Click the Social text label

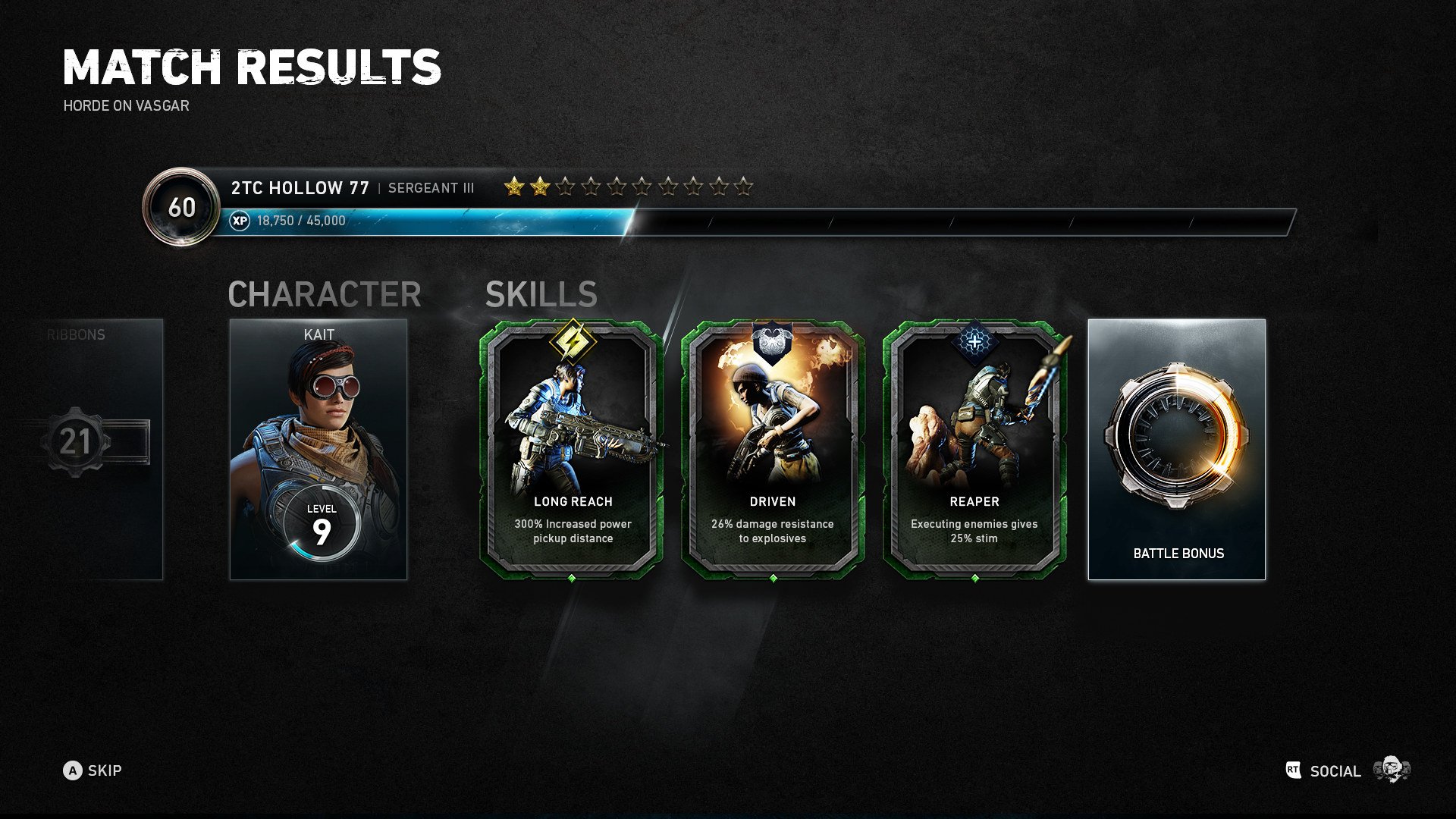point(1335,771)
